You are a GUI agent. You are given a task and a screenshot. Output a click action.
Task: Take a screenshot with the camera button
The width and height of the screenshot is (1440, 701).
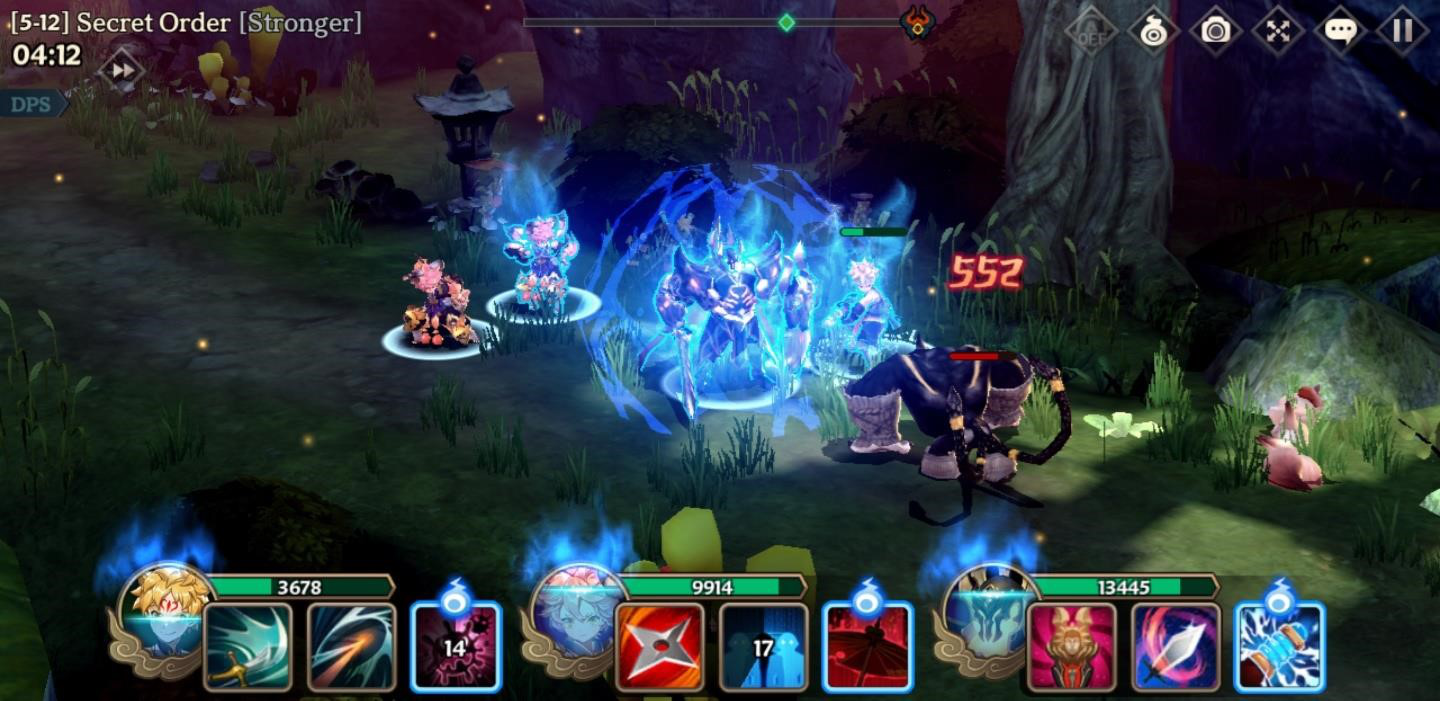[1215, 31]
